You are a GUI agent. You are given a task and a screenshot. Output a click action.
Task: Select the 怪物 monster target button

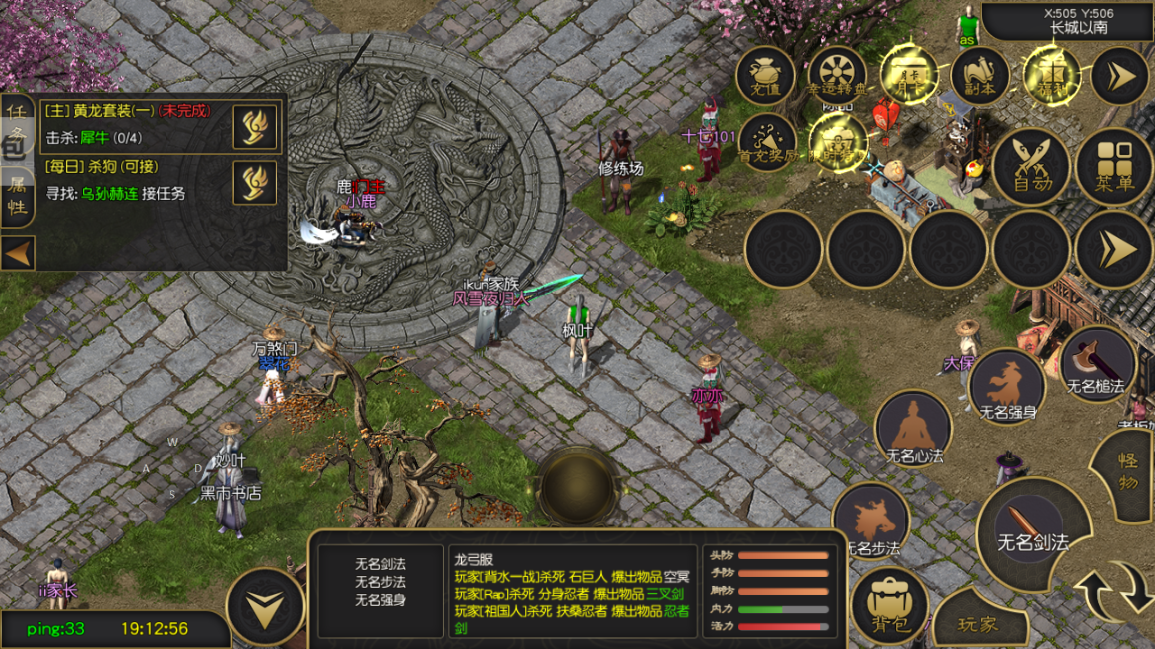[1129, 472]
